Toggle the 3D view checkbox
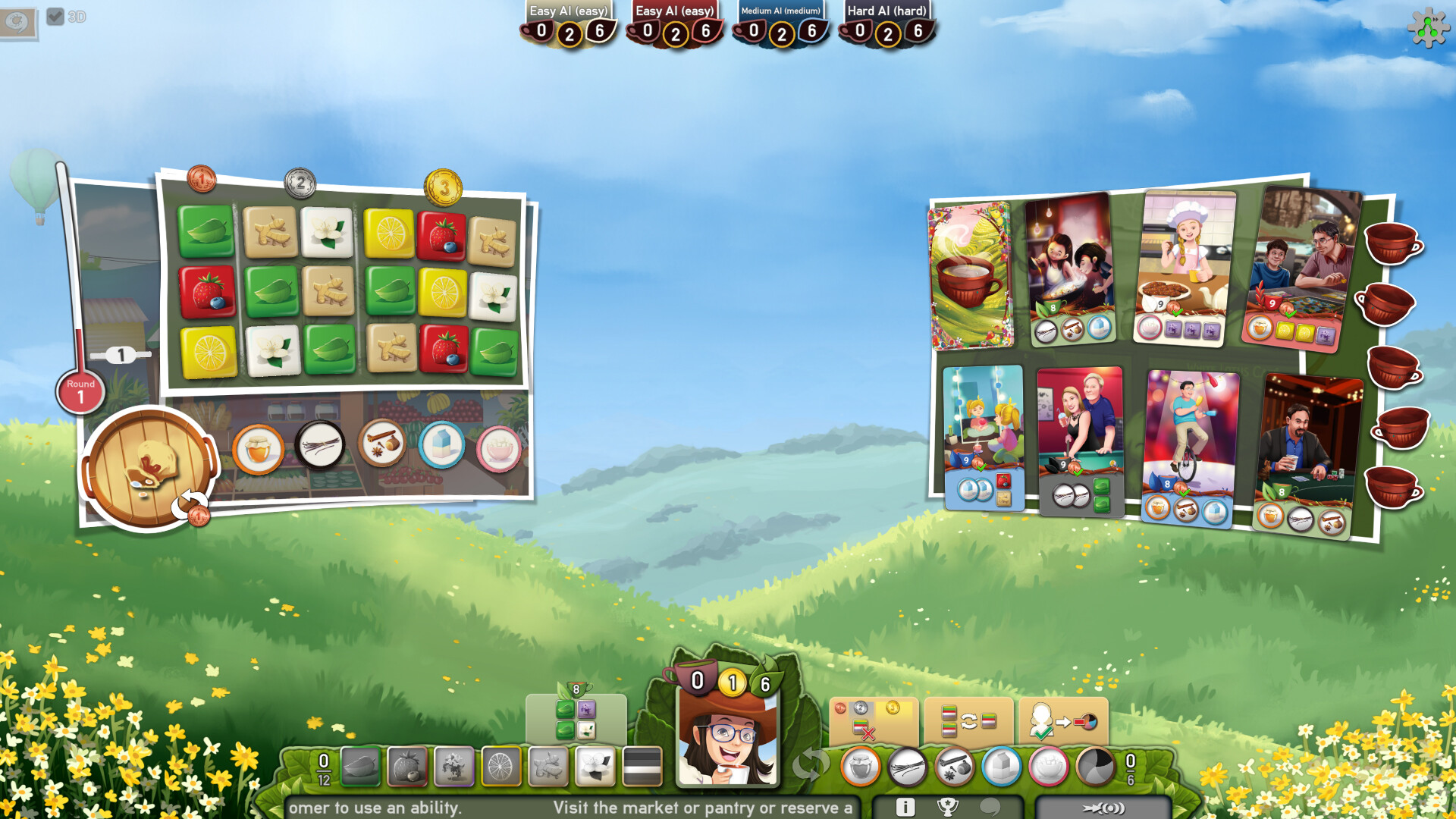The height and width of the screenshot is (819, 1456). point(54,14)
